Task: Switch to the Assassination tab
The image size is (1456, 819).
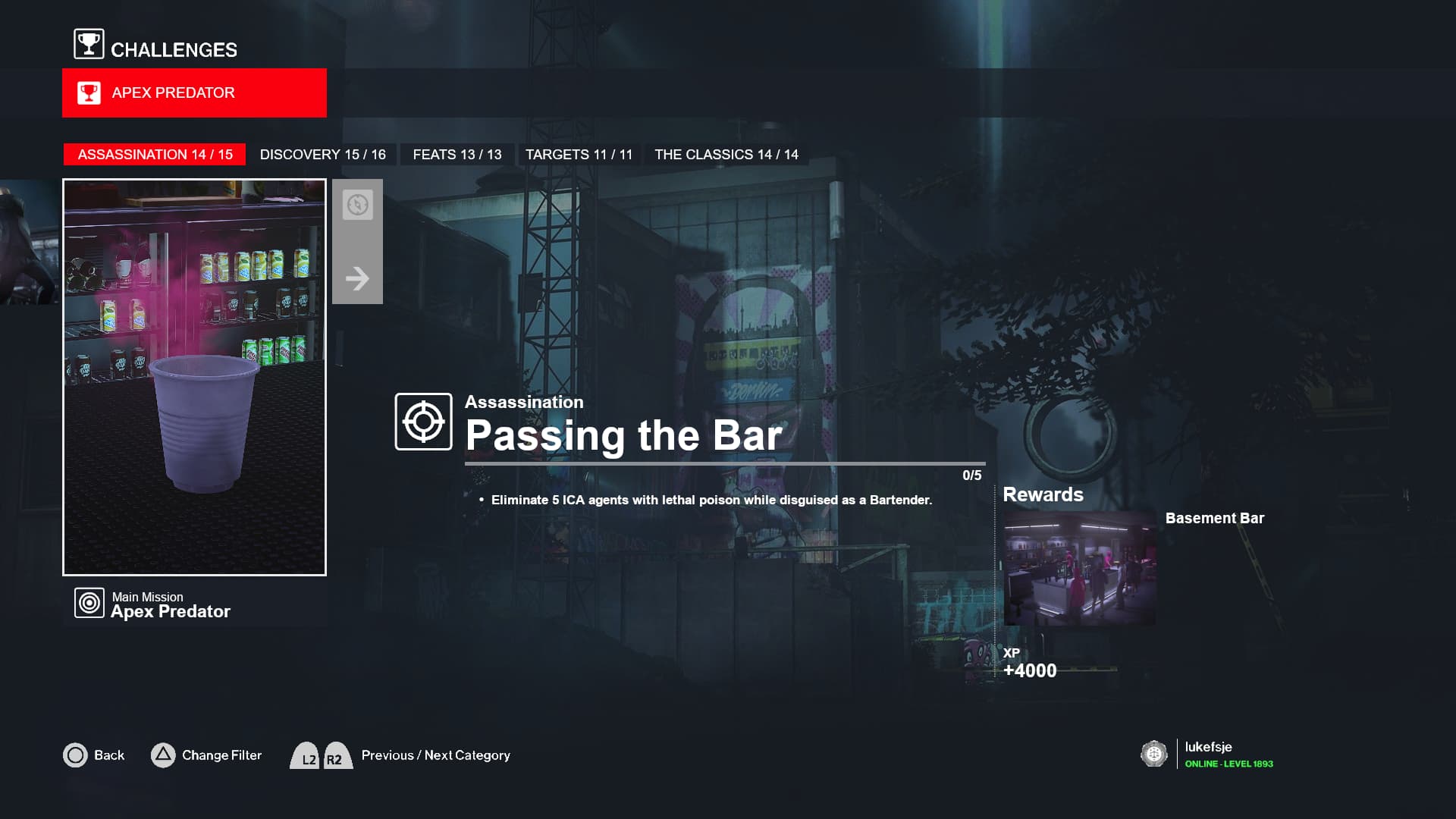Action: coord(155,155)
